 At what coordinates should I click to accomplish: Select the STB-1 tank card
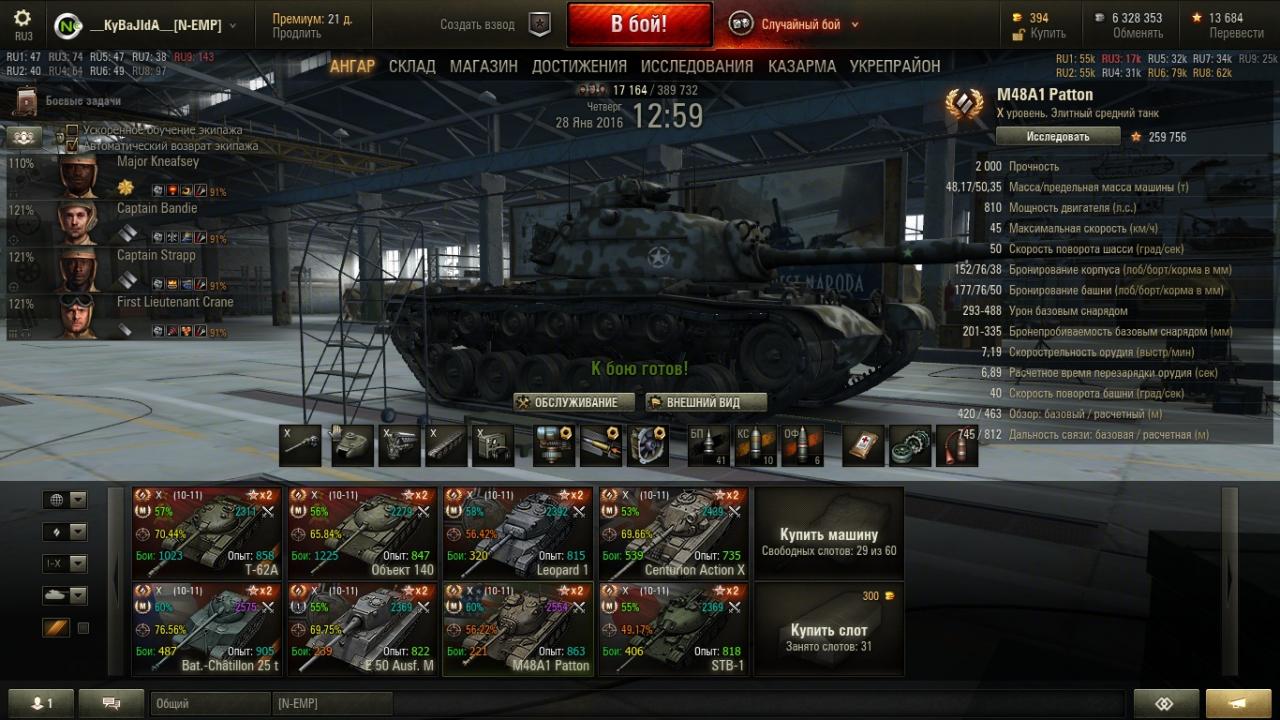click(x=674, y=628)
